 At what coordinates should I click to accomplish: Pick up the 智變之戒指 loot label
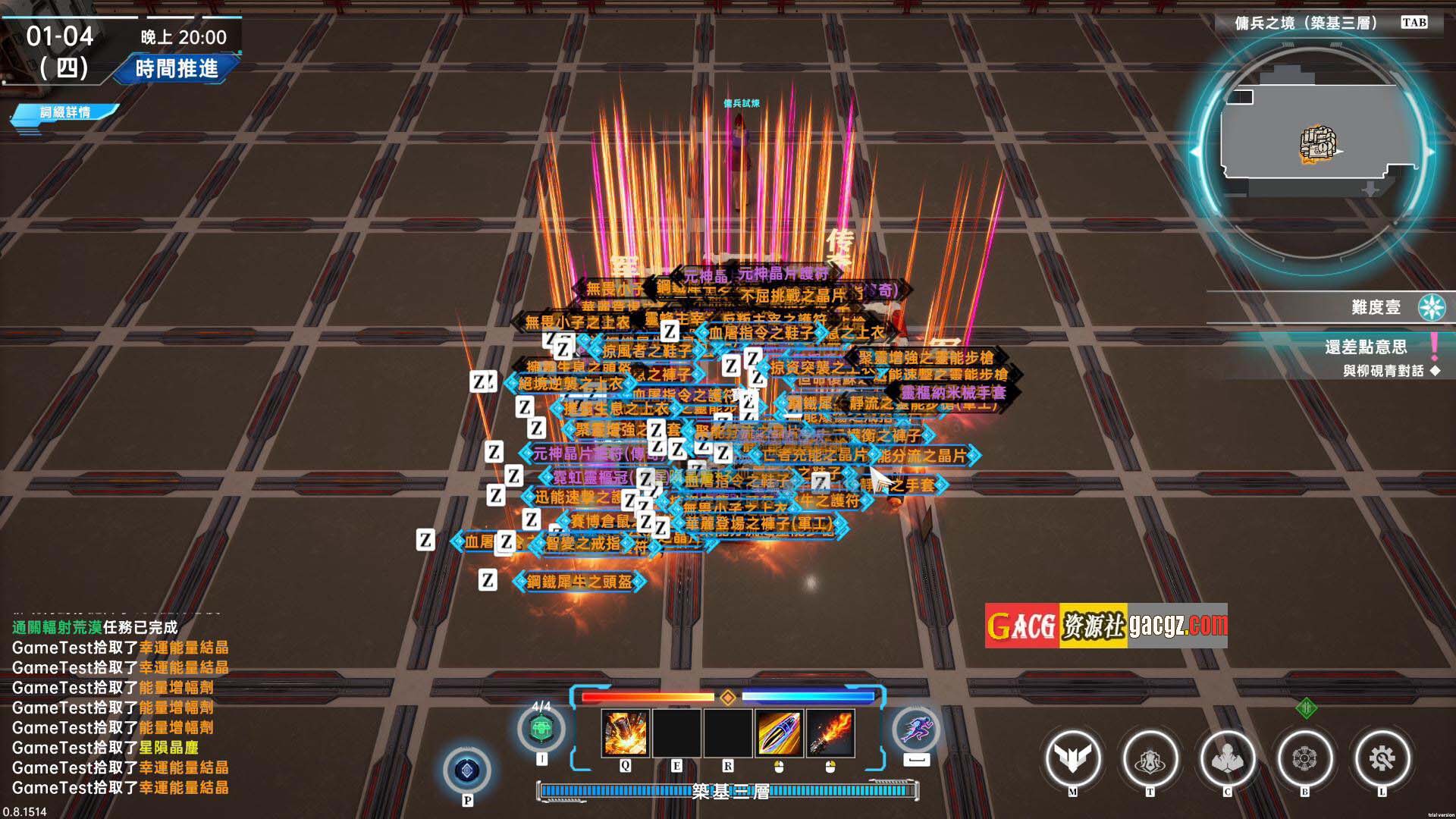click(x=583, y=543)
